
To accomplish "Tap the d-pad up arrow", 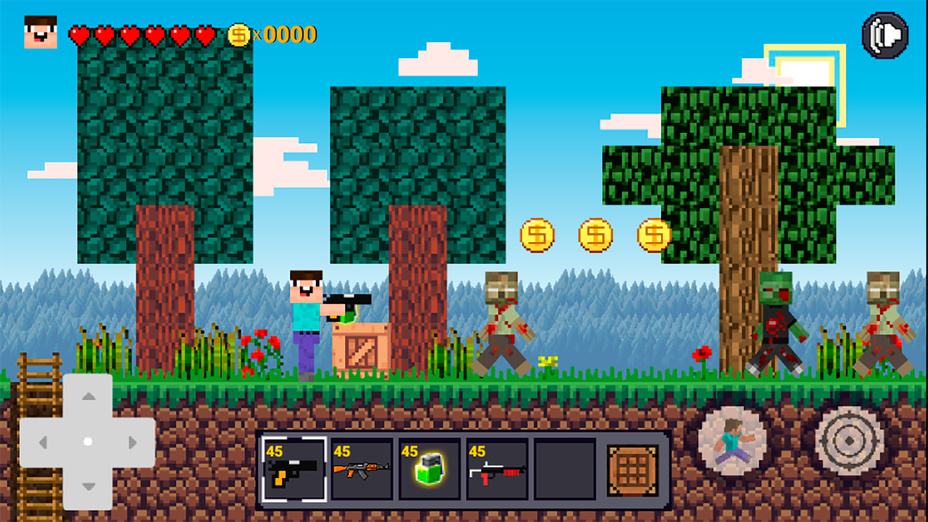I will pyautogui.click(x=88, y=397).
